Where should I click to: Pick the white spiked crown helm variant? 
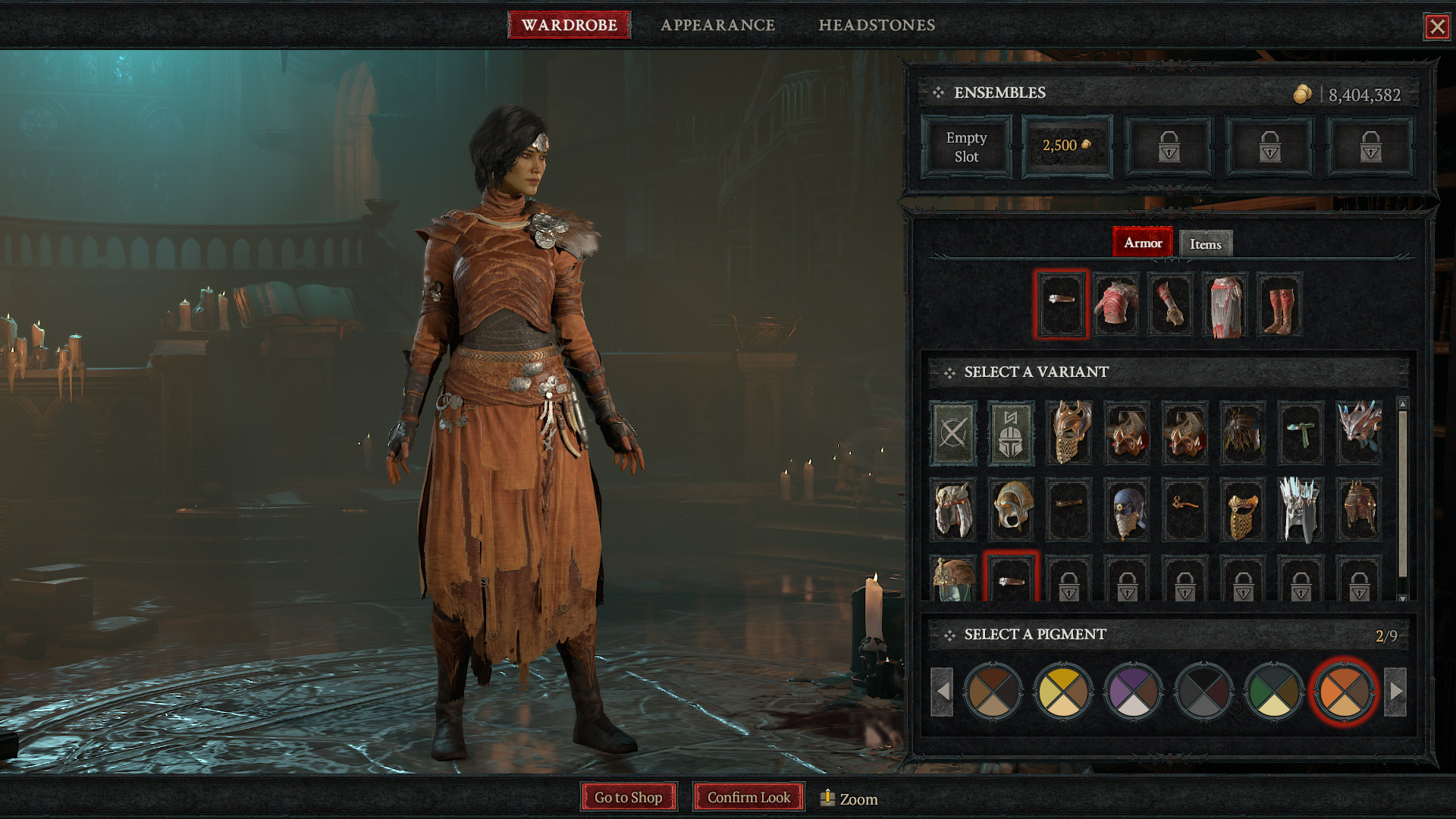(x=1300, y=510)
